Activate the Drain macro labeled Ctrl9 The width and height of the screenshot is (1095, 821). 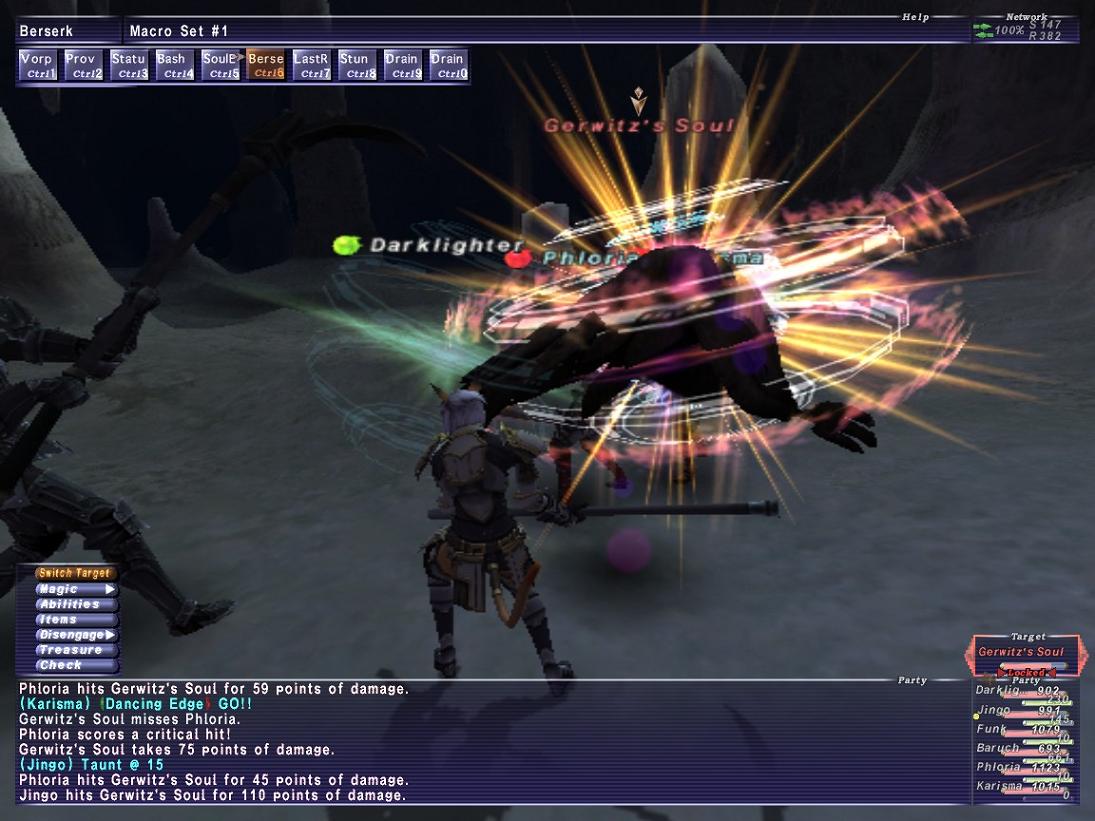(403, 66)
